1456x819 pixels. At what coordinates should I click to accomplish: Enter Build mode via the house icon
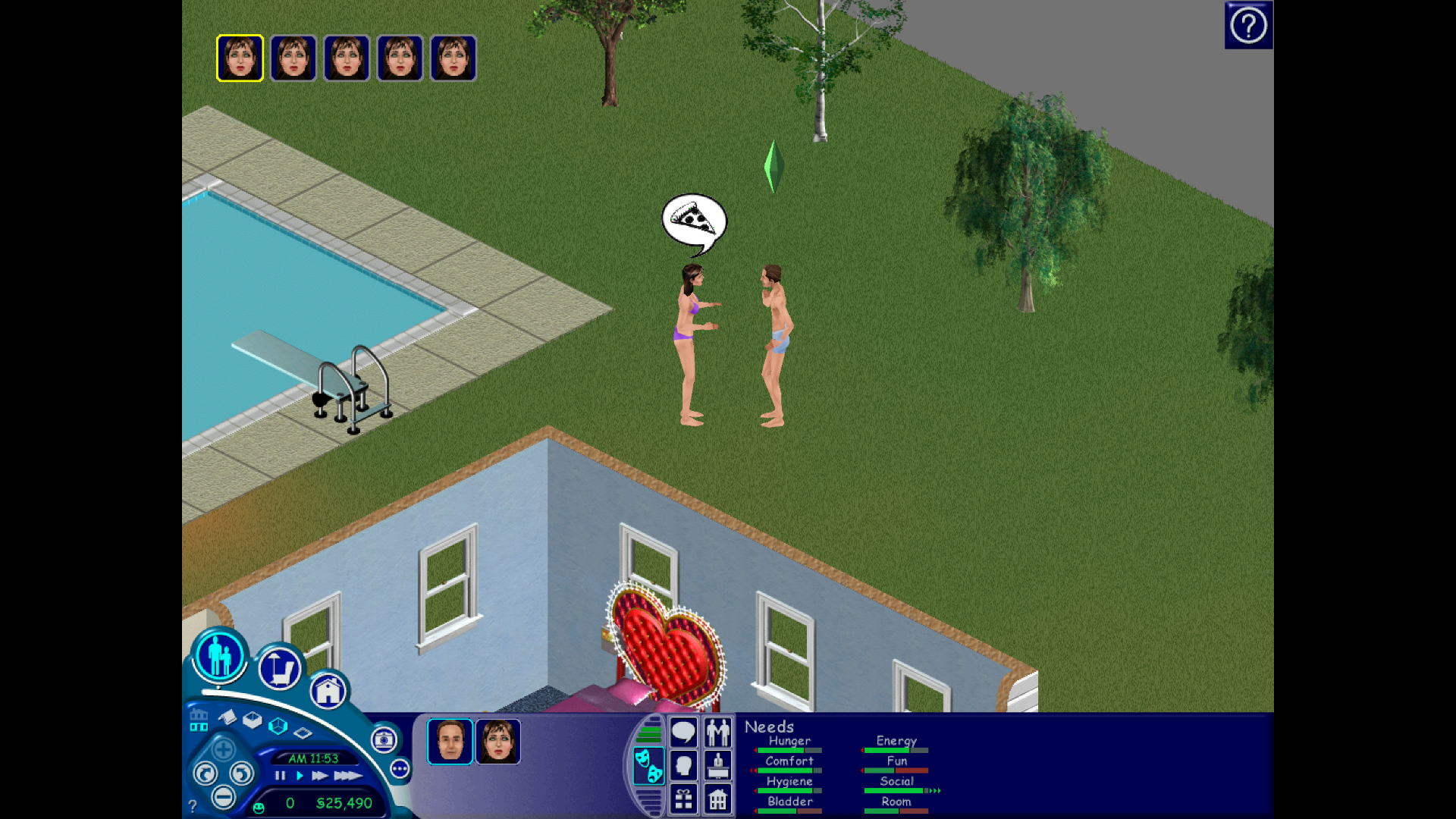click(x=328, y=691)
